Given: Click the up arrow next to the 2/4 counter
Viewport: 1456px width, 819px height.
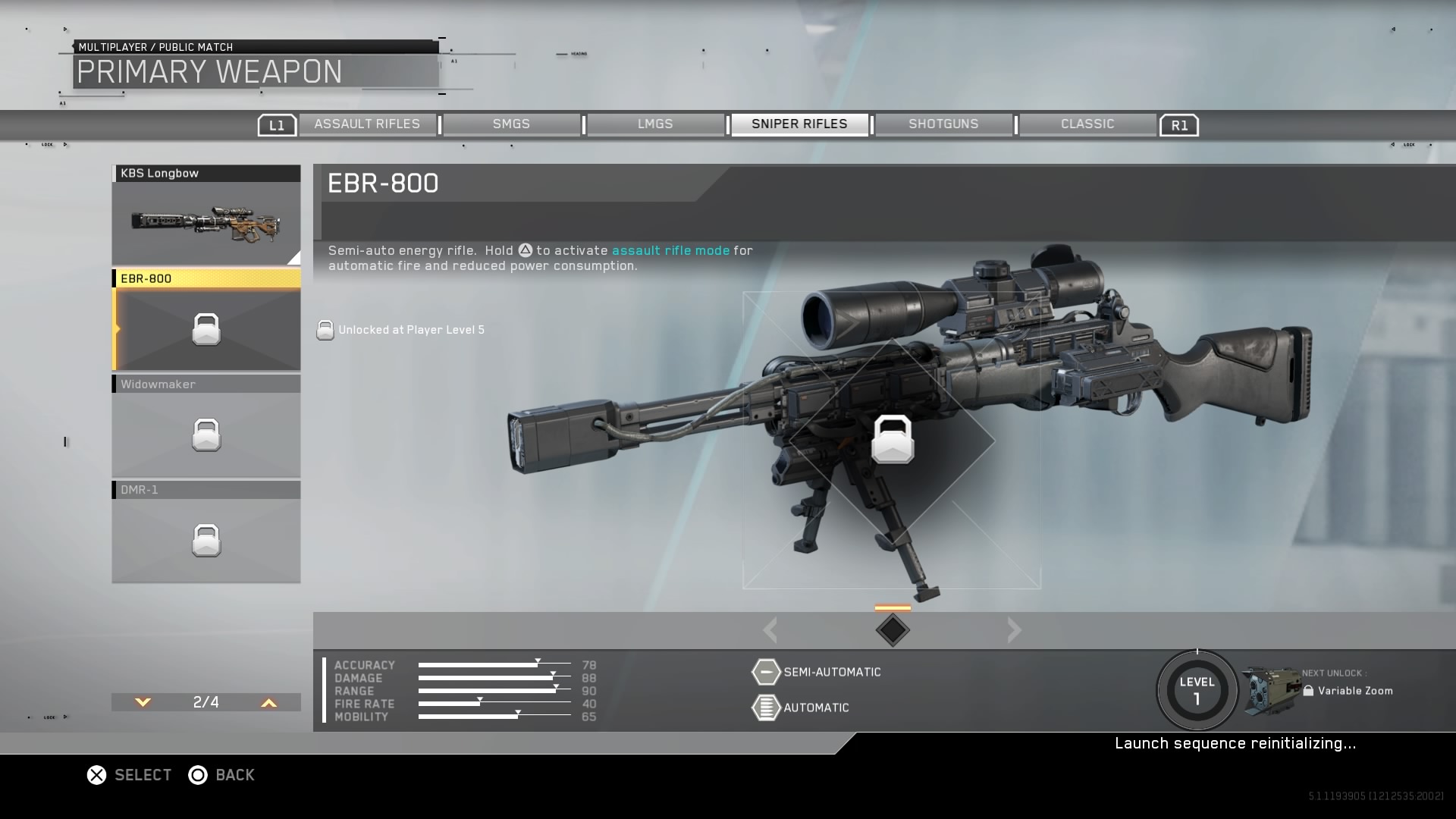Looking at the screenshot, I should tap(267, 703).
